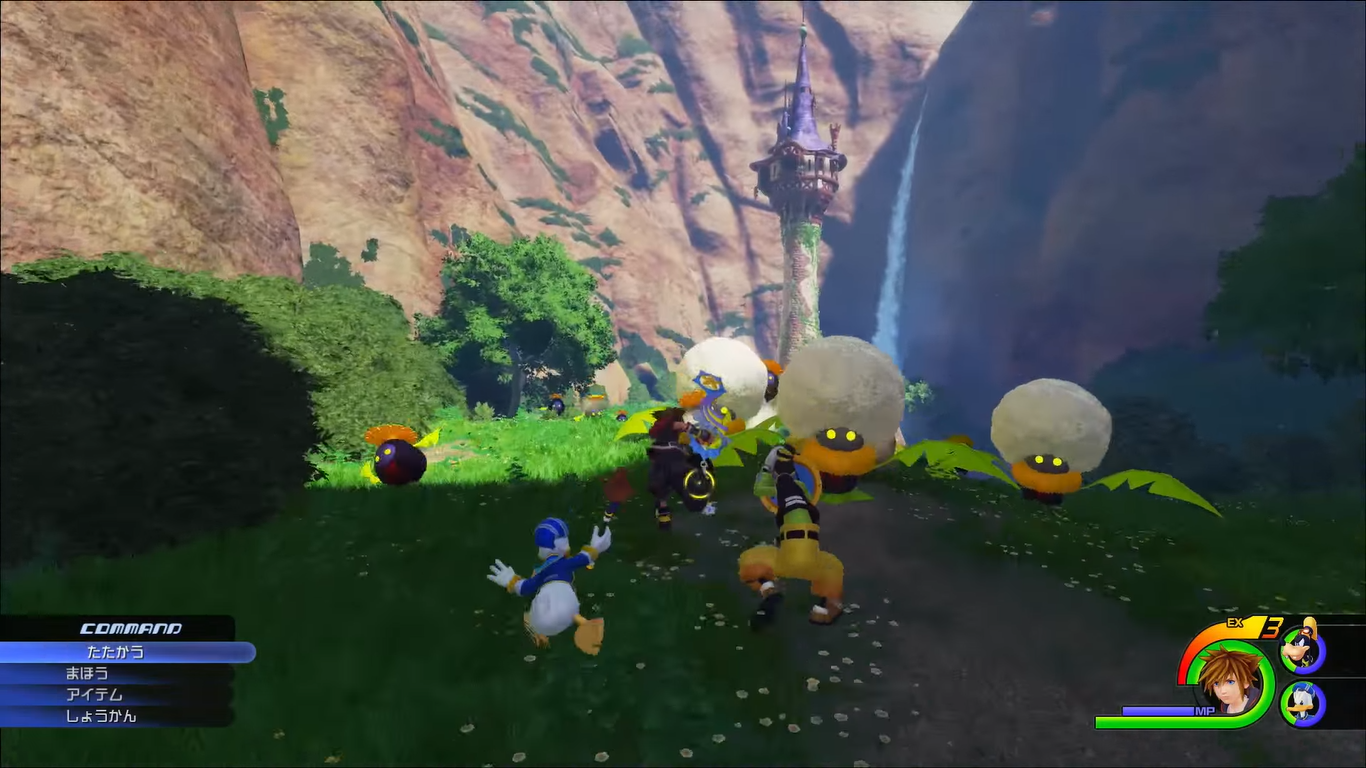Select Donald's party portrait icon
The width and height of the screenshot is (1366, 768).
(1303, 703)
